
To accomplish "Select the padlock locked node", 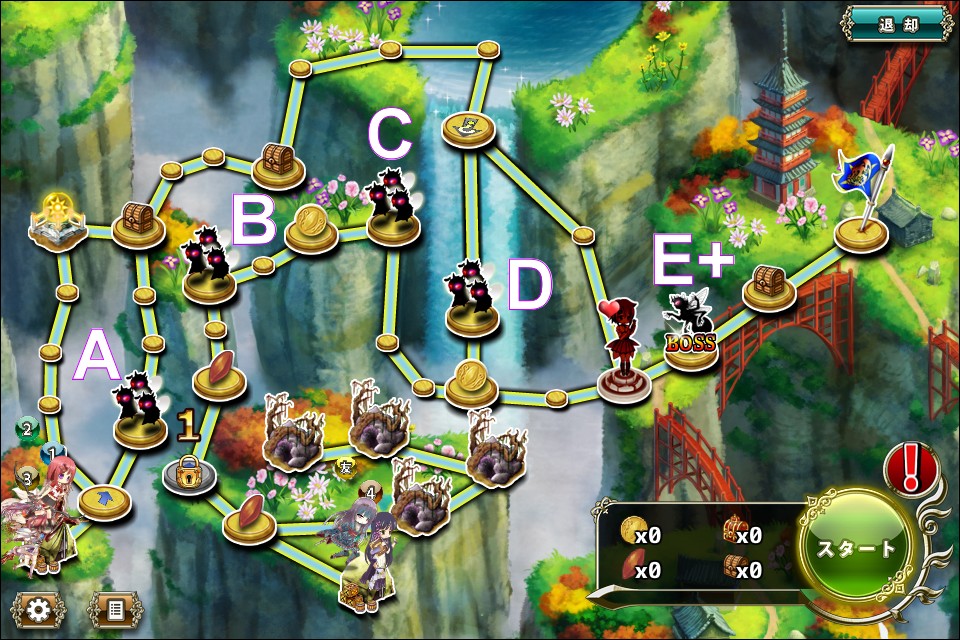I will click(189, 471).
